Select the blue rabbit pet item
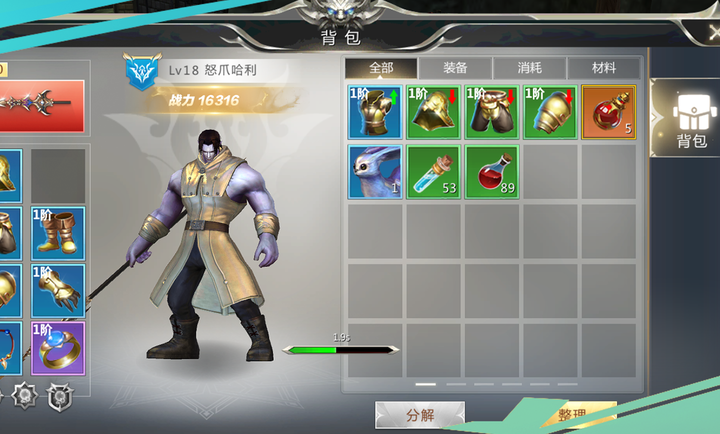The image size is (720, 434). (x=375, y=171)
